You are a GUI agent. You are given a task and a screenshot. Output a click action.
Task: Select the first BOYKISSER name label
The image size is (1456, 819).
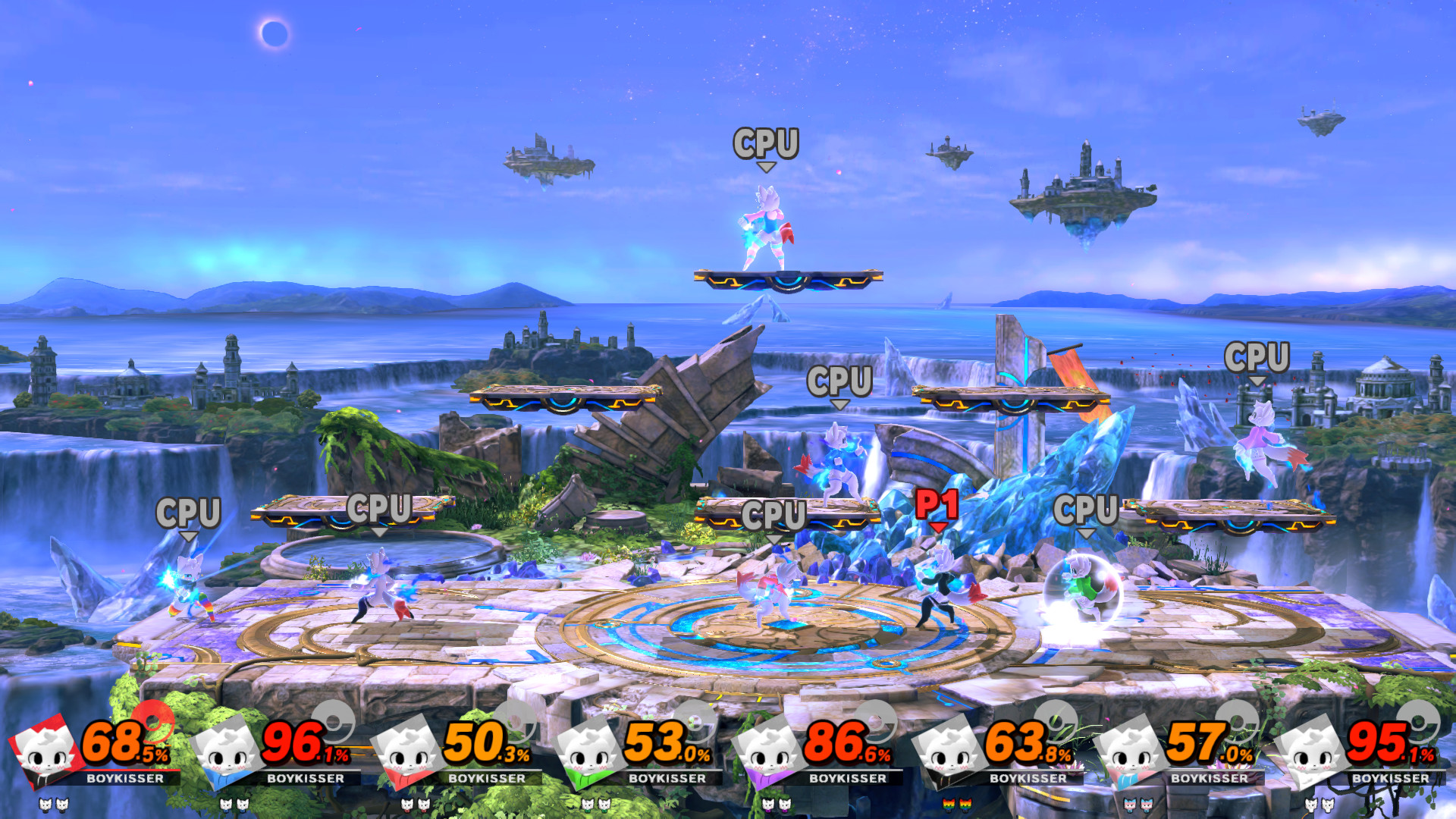pos(125,779)
